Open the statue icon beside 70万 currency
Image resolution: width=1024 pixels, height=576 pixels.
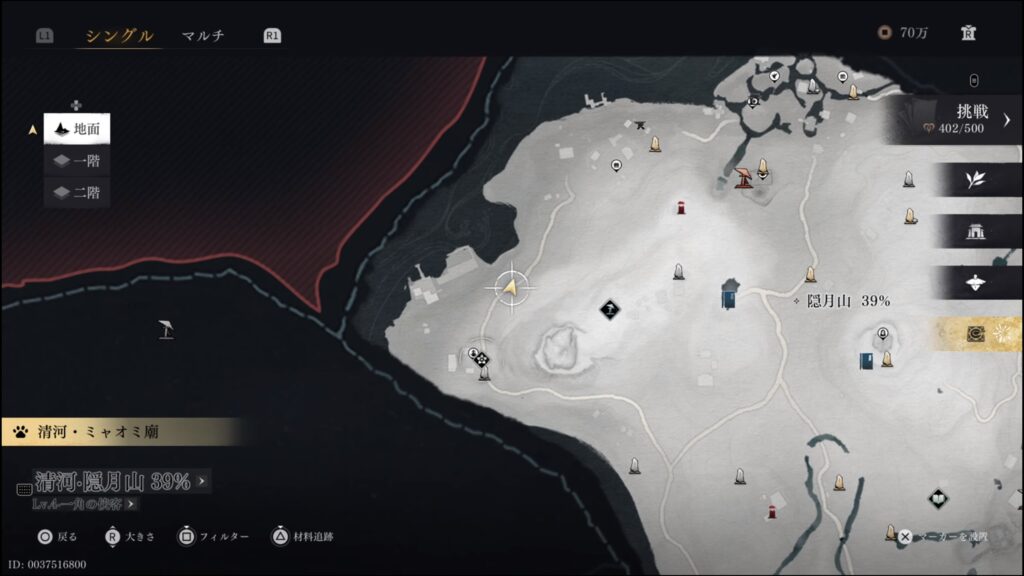click(x=968, y=33)
